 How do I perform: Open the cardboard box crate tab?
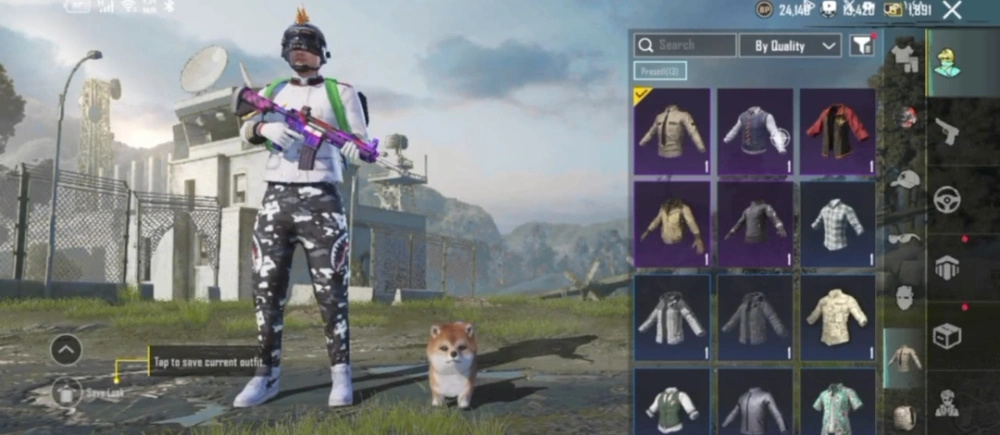946,335
